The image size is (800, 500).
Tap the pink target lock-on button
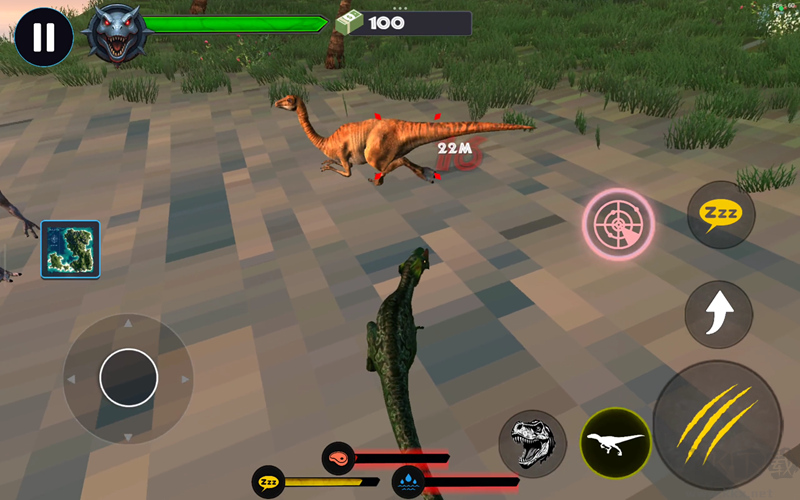(619, 223)
